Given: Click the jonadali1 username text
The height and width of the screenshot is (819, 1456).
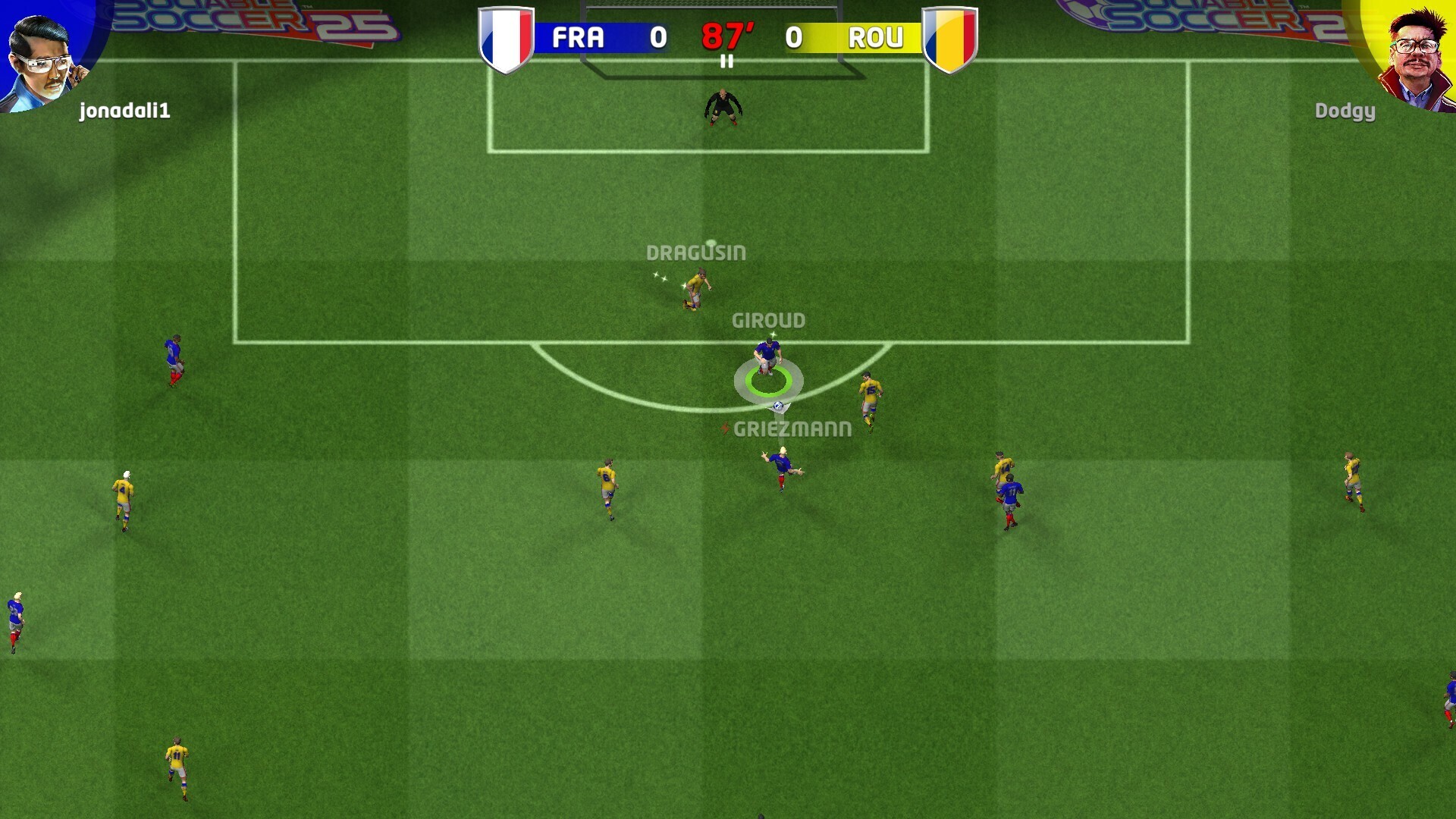Looking at the screenshot, I should coord(125,111).
